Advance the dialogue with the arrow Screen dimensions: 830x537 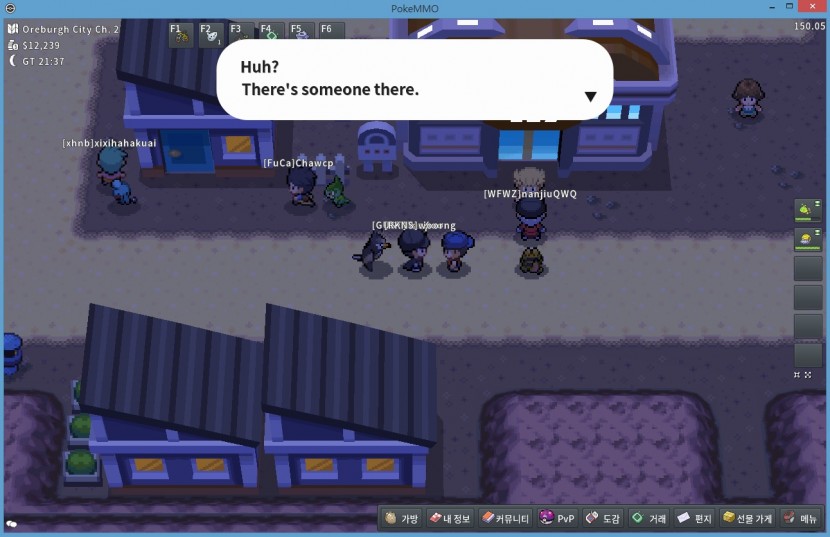tap(590, 97)
